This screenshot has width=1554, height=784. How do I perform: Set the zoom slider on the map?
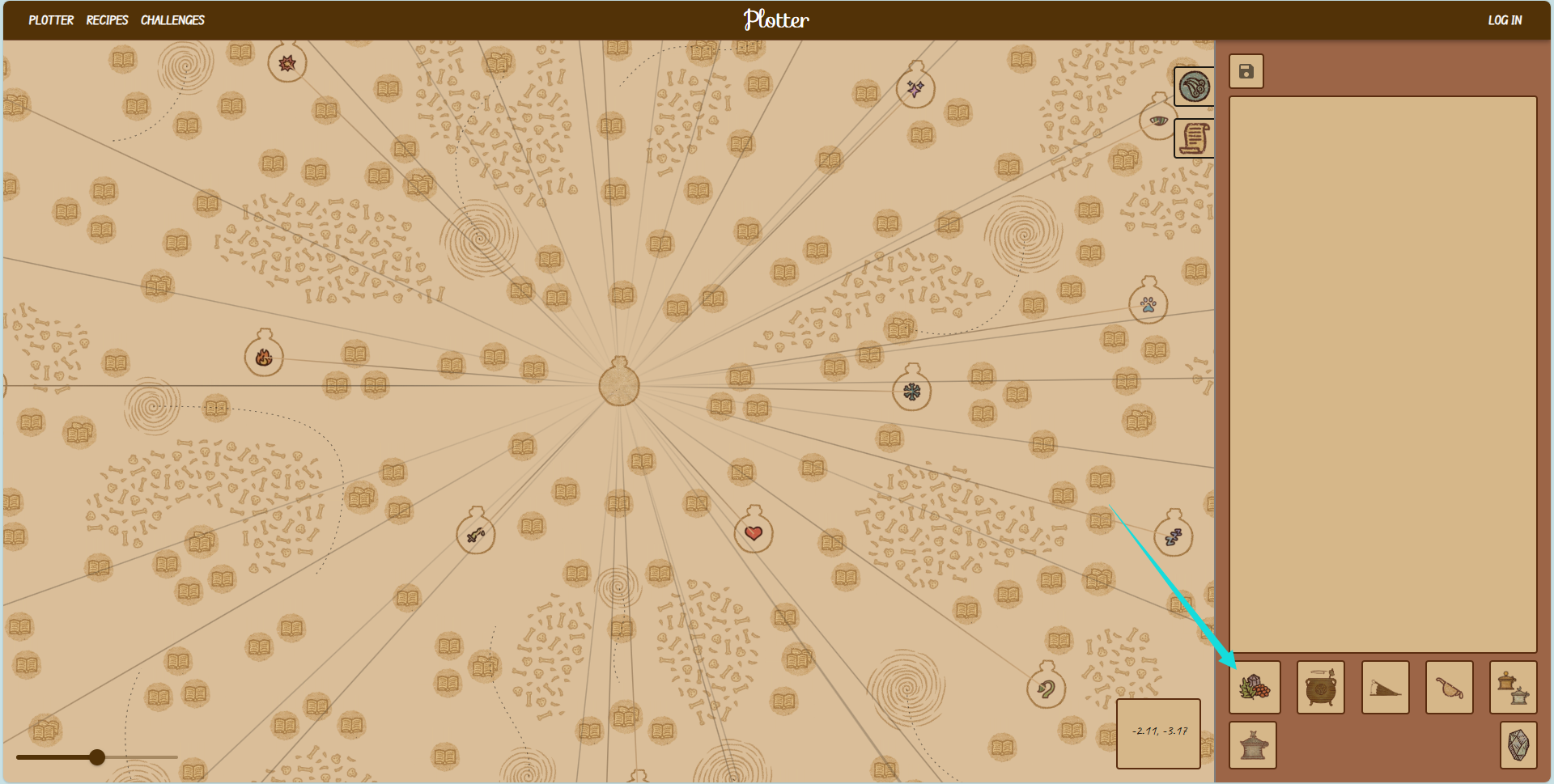97,757
